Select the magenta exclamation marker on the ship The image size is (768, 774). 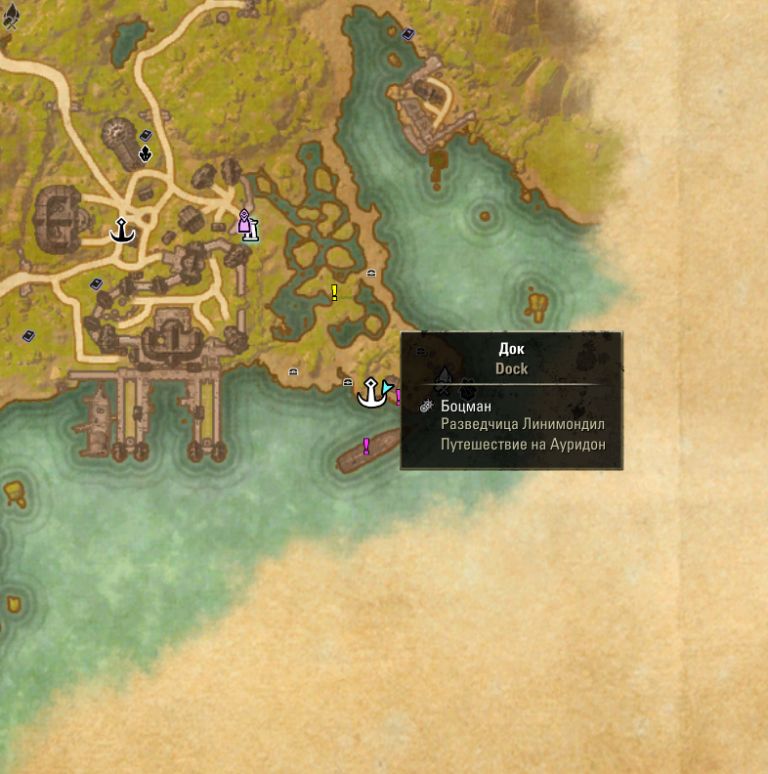click(367, 445)
